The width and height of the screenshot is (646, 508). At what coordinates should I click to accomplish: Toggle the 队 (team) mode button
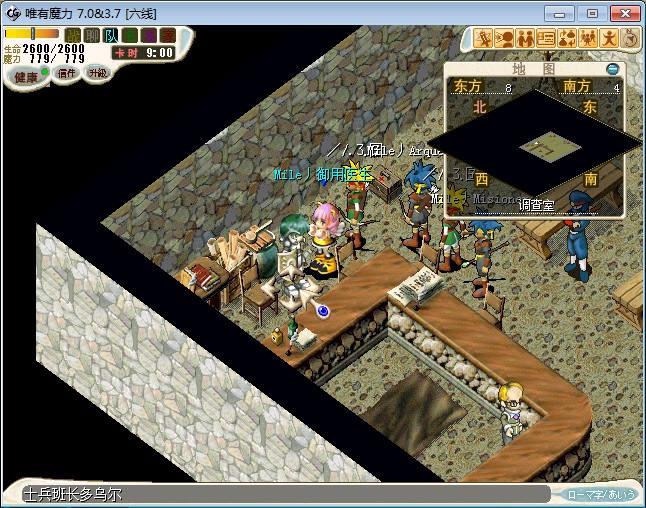(x=111, y=36)
